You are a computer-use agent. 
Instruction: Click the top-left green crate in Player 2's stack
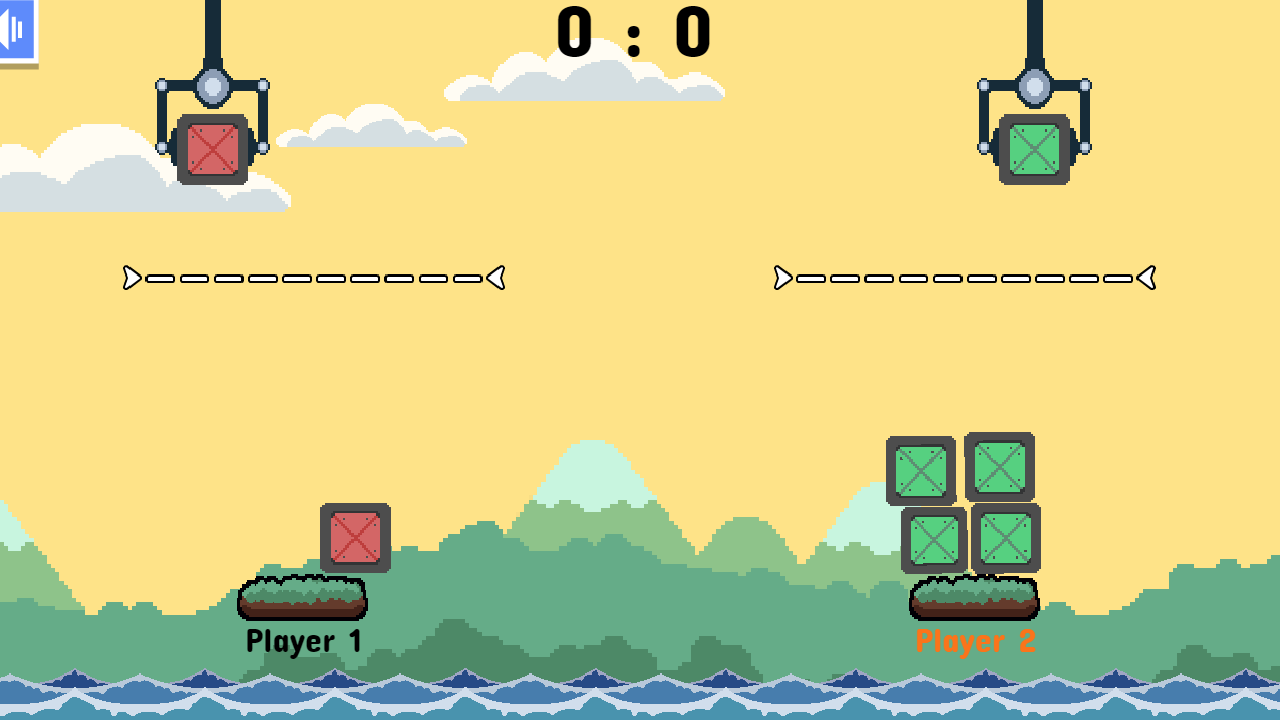(919, 469)
